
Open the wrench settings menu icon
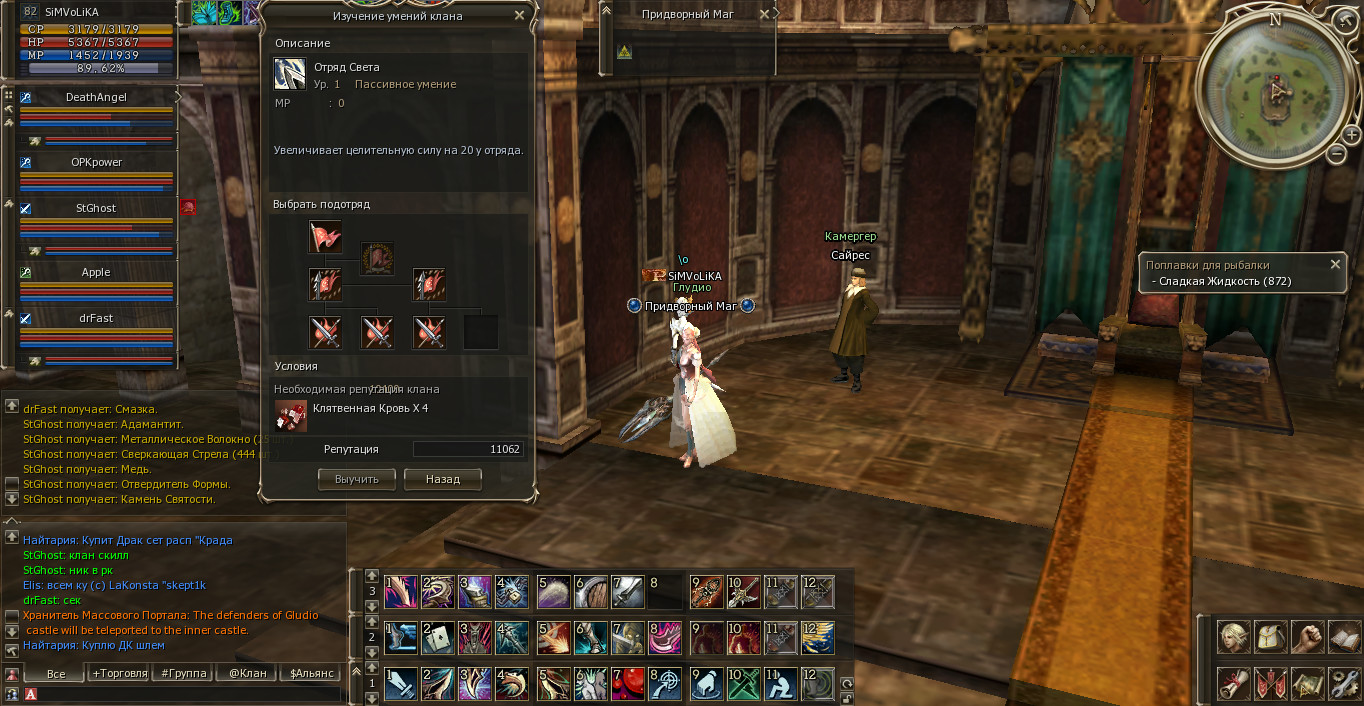coord(1343,684)
